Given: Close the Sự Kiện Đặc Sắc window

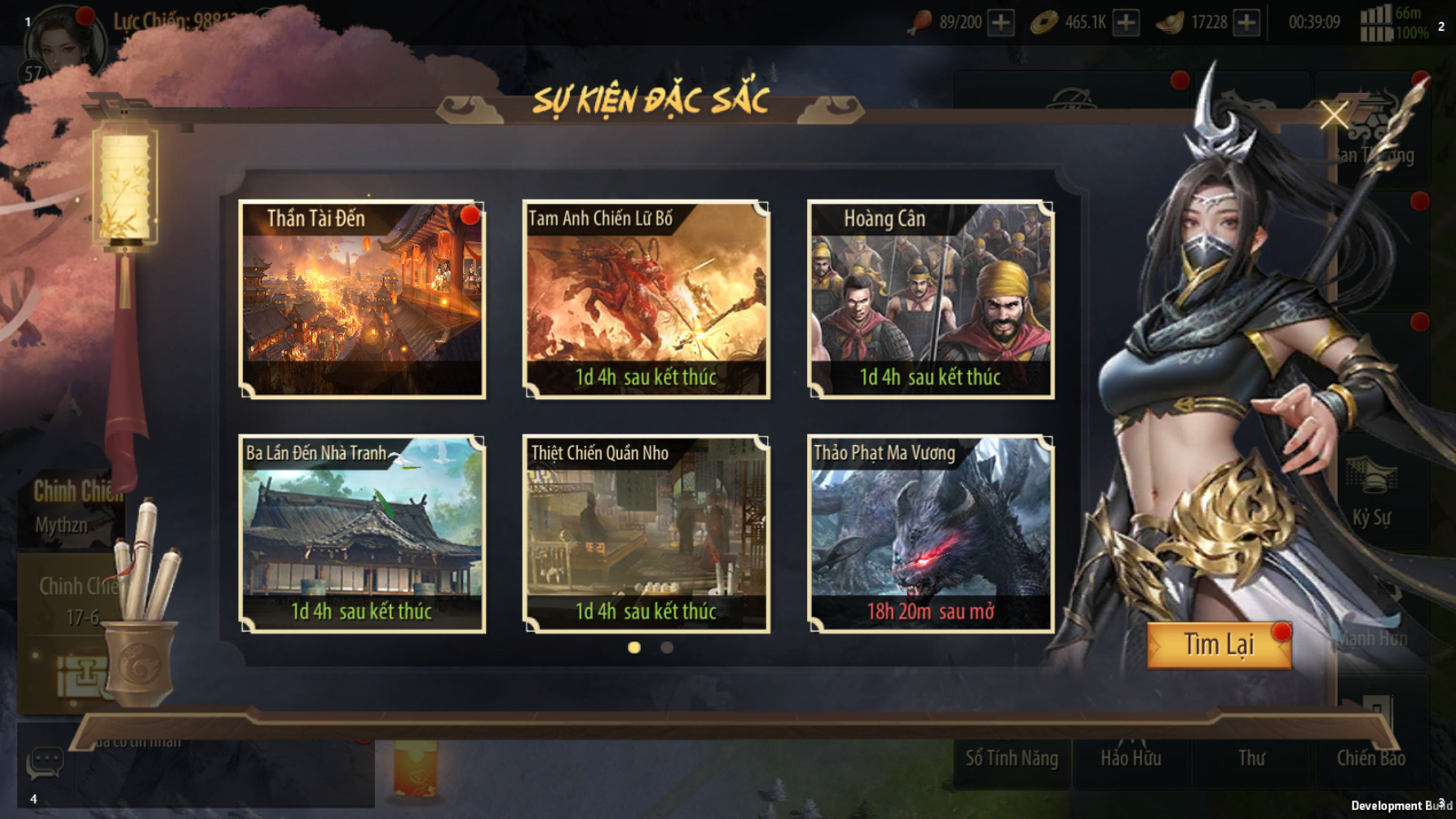Looking at the screenshot, I should coord(1334,115).
